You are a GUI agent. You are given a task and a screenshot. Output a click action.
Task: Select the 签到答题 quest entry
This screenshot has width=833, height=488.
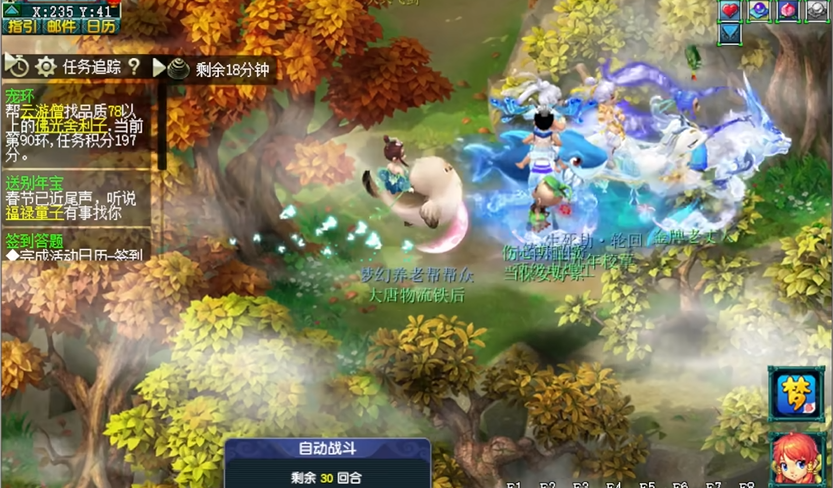[x=33, y=240]
